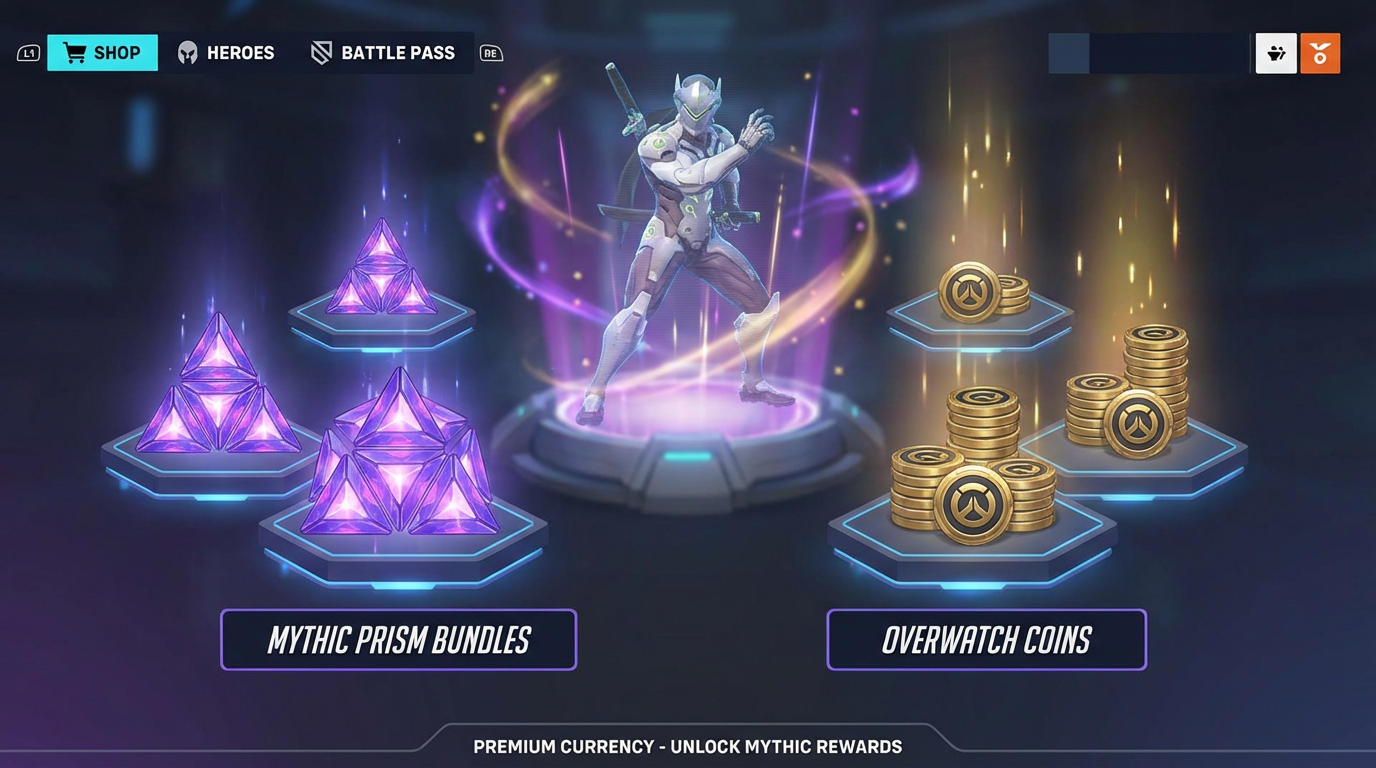
Task: Click the shield icon next to BATTLE PASS
Action: 321,52
